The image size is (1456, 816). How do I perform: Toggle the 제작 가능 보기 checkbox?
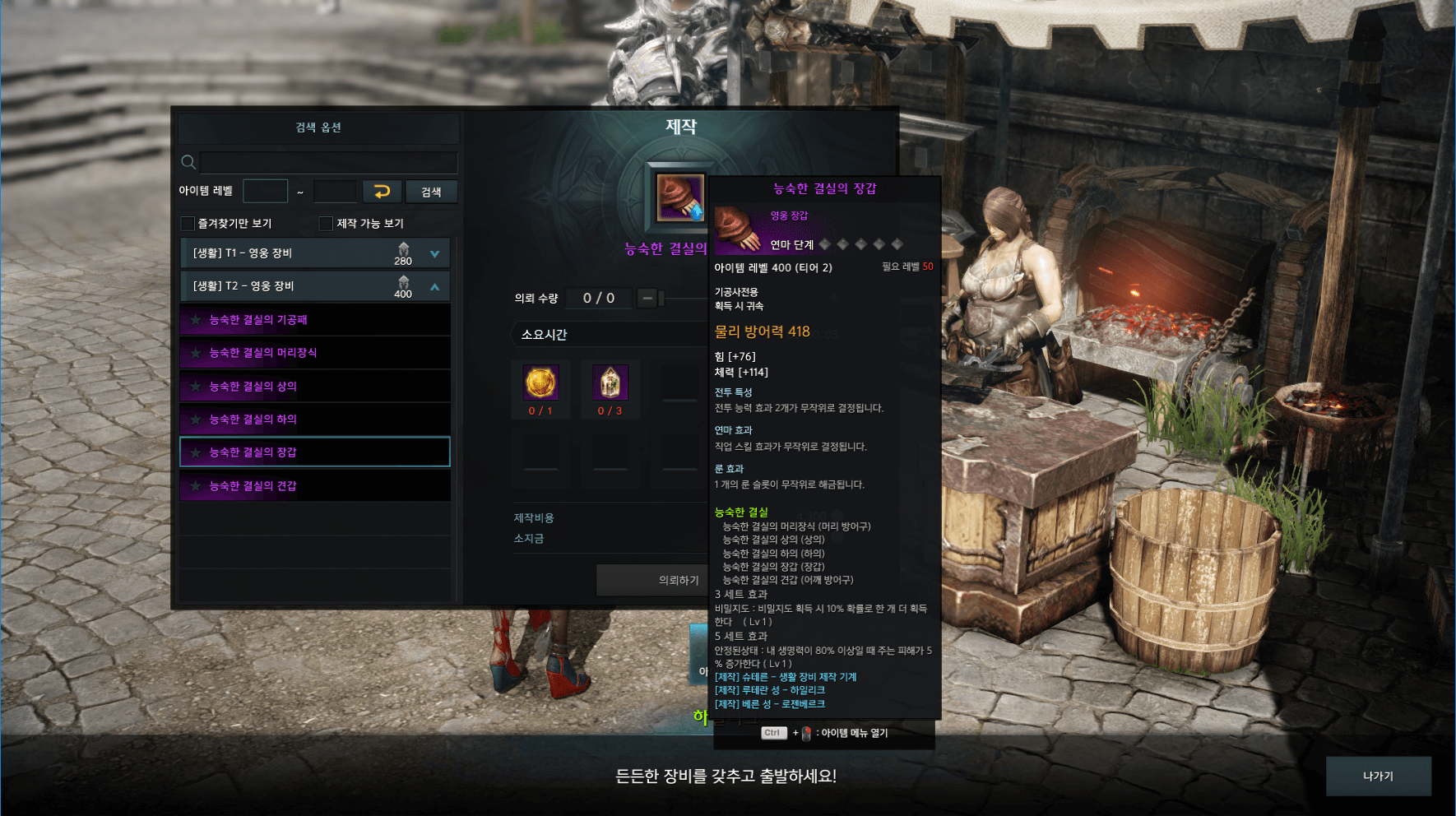pyautogui.click(x=327, y=224)
